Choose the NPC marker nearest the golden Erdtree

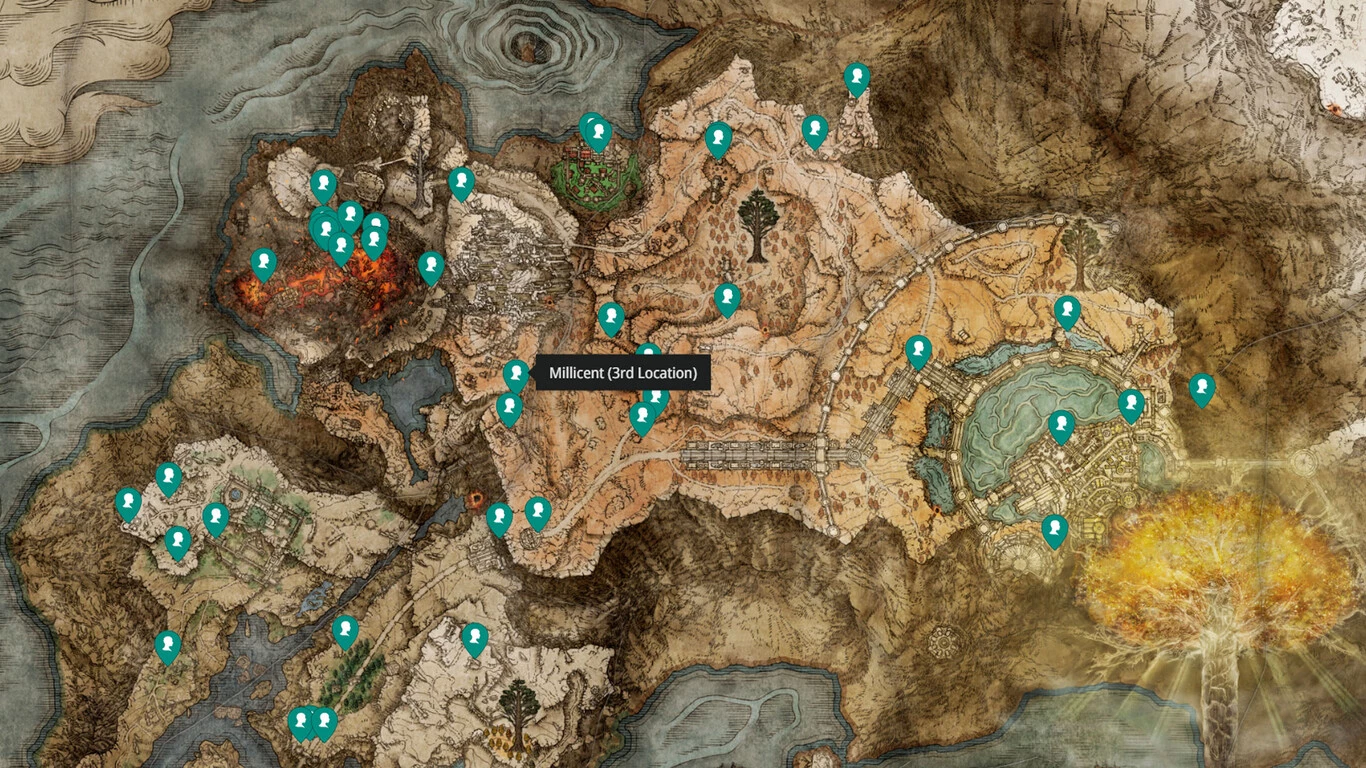[x=1054, y=530]
